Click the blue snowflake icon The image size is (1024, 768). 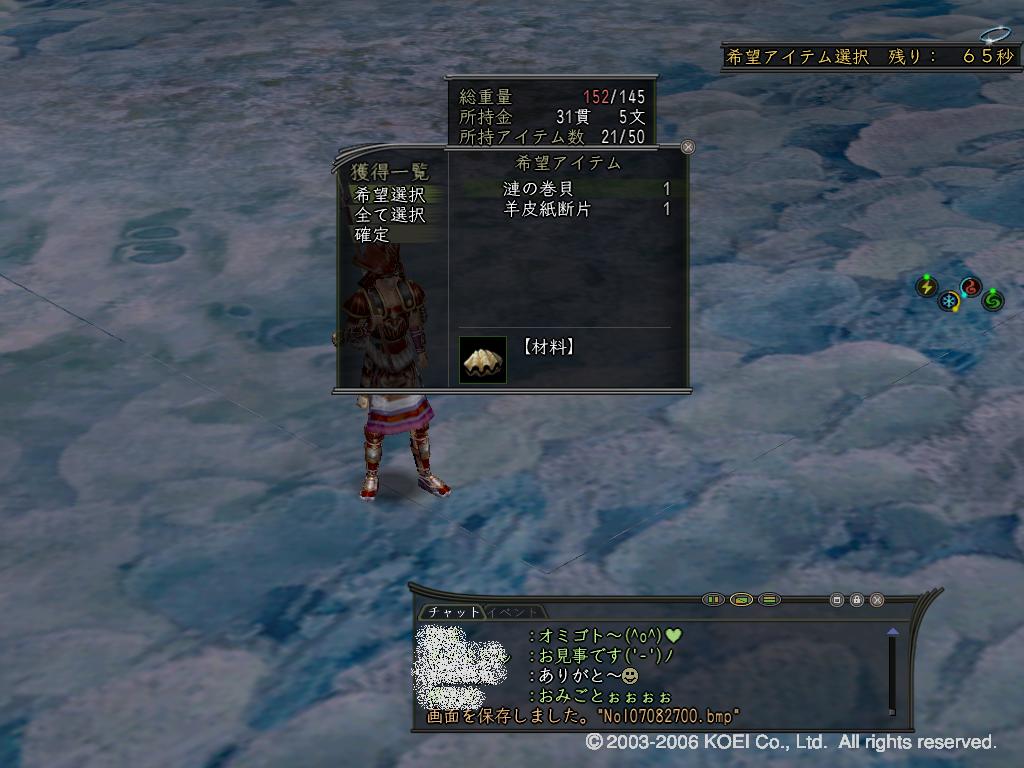coord(949,301)
